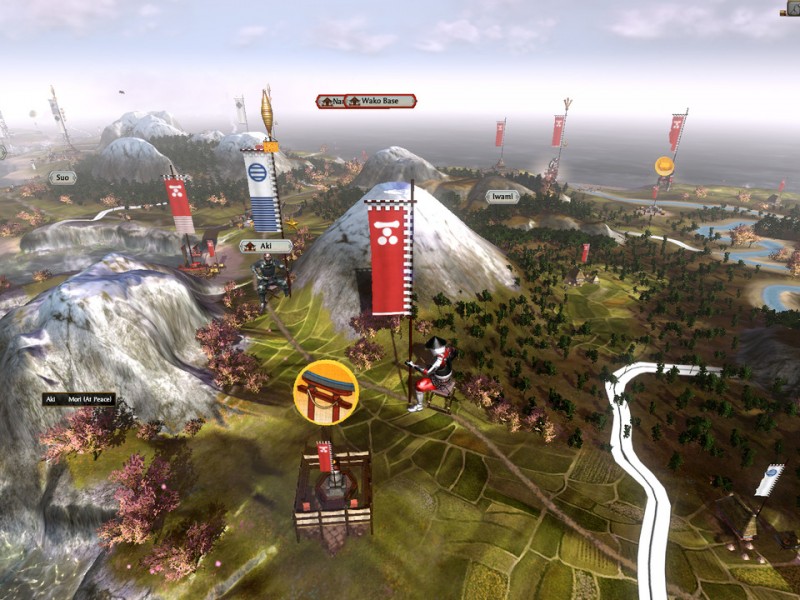The width and height of the screenshot is (800, 600).
Task: Open the torii gate shrine icon
Action: click(326, 392)
